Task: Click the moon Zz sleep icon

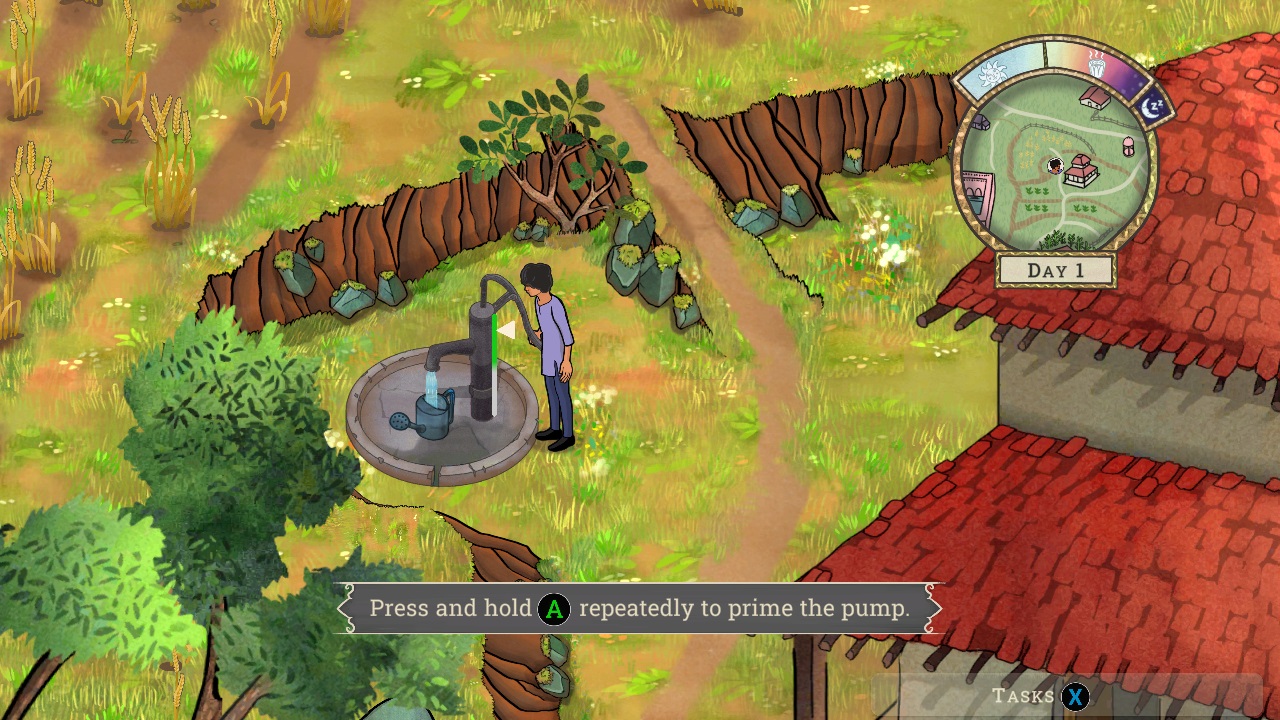Action: (x=1151, y=107)
